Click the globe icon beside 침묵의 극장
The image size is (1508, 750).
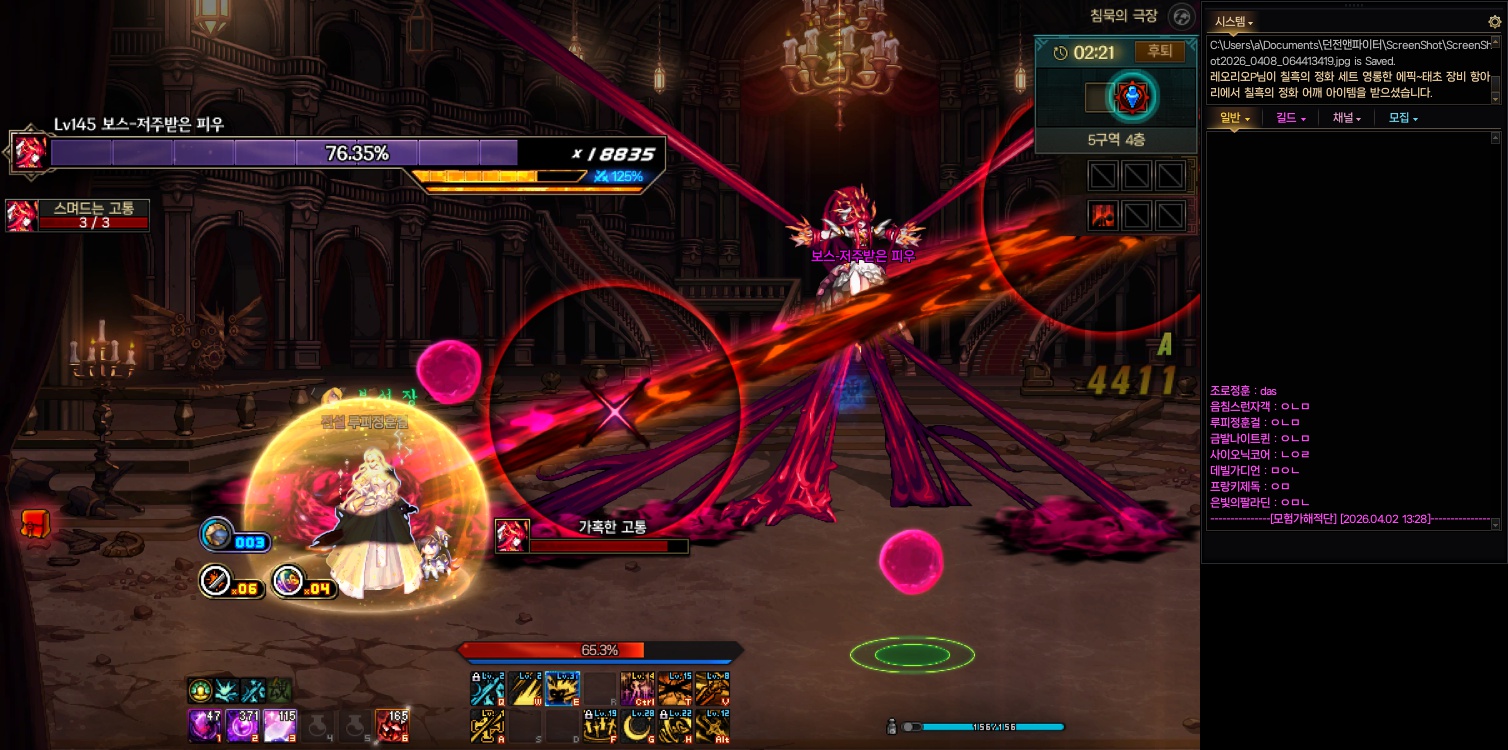tap(1182, 17)
